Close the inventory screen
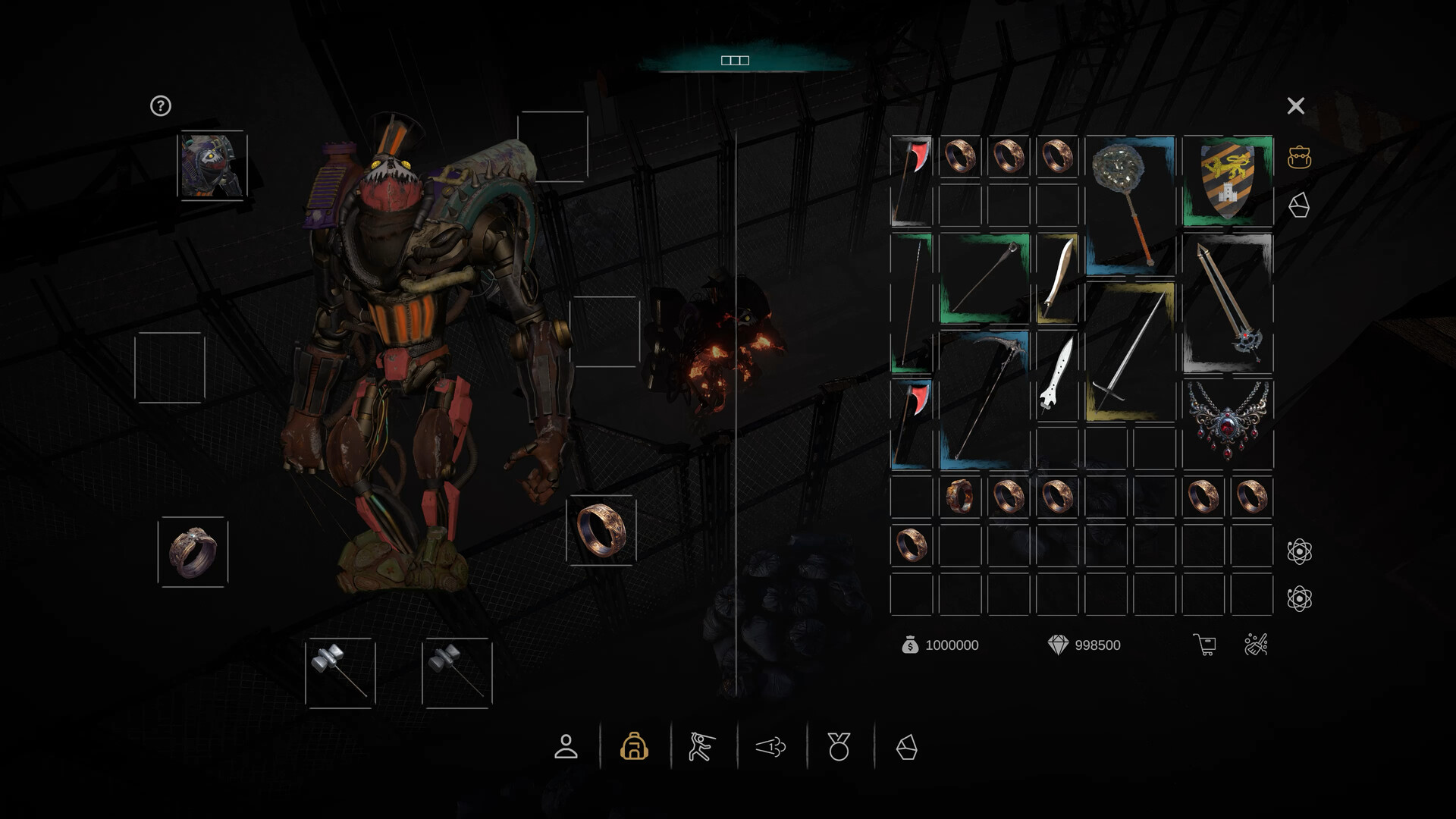 click(1295, 106)
